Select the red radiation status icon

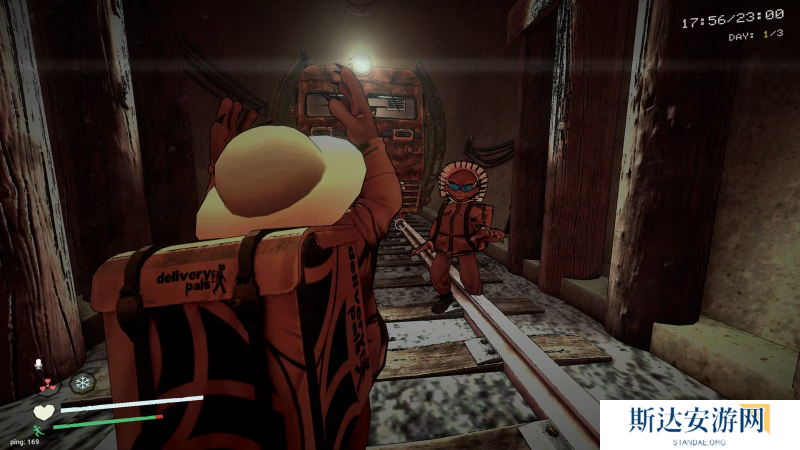point(47,383)
